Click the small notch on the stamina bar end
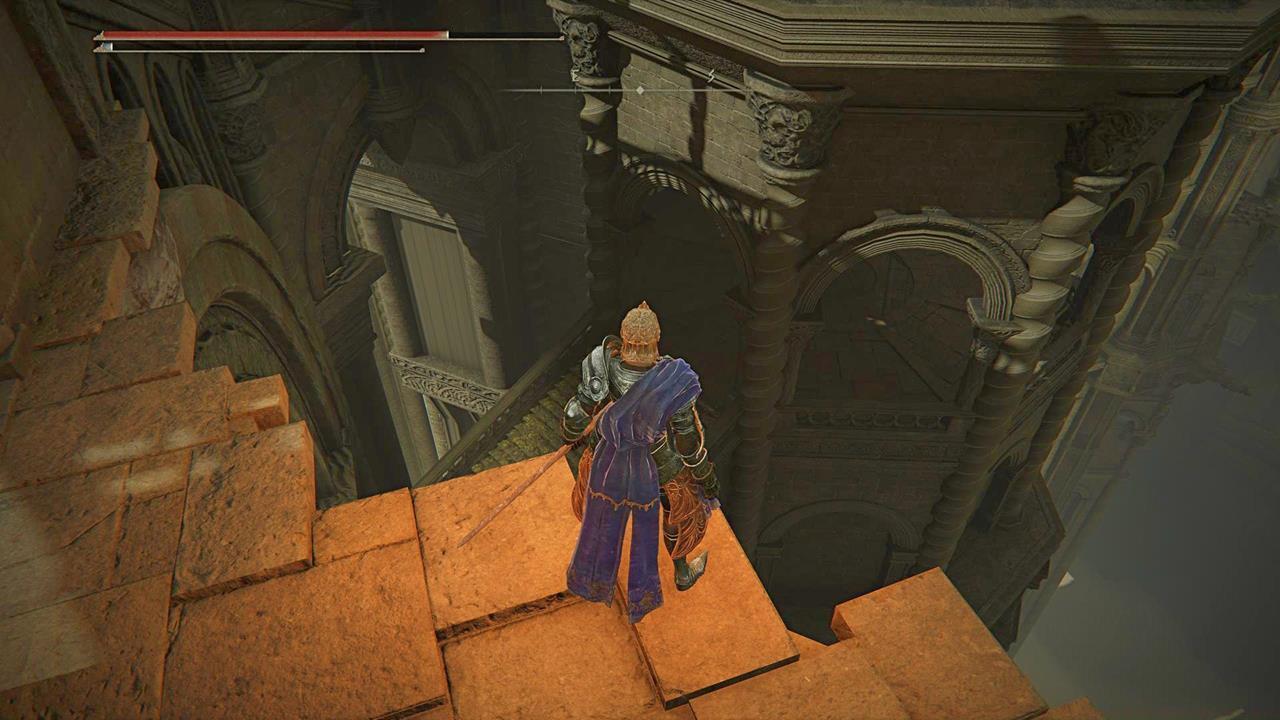This screenshot has width=1280, height=720. click(x=422, y=49)
